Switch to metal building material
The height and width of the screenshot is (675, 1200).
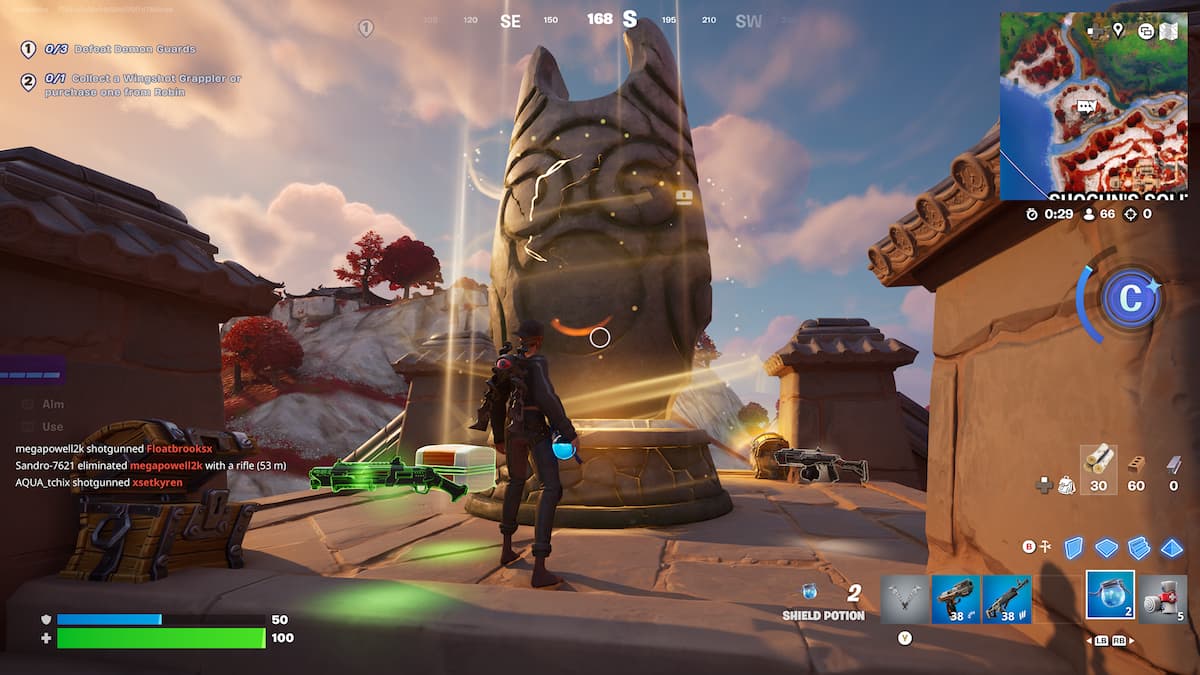click(1173, 464)
